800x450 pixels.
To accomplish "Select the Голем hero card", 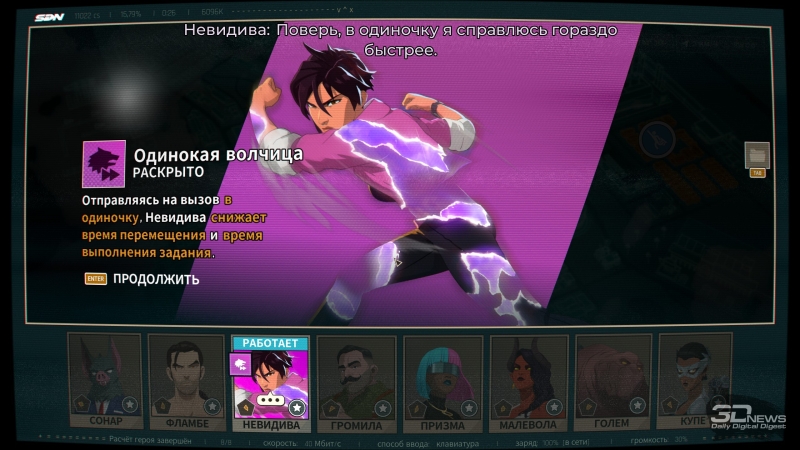I will pos(612,377).
